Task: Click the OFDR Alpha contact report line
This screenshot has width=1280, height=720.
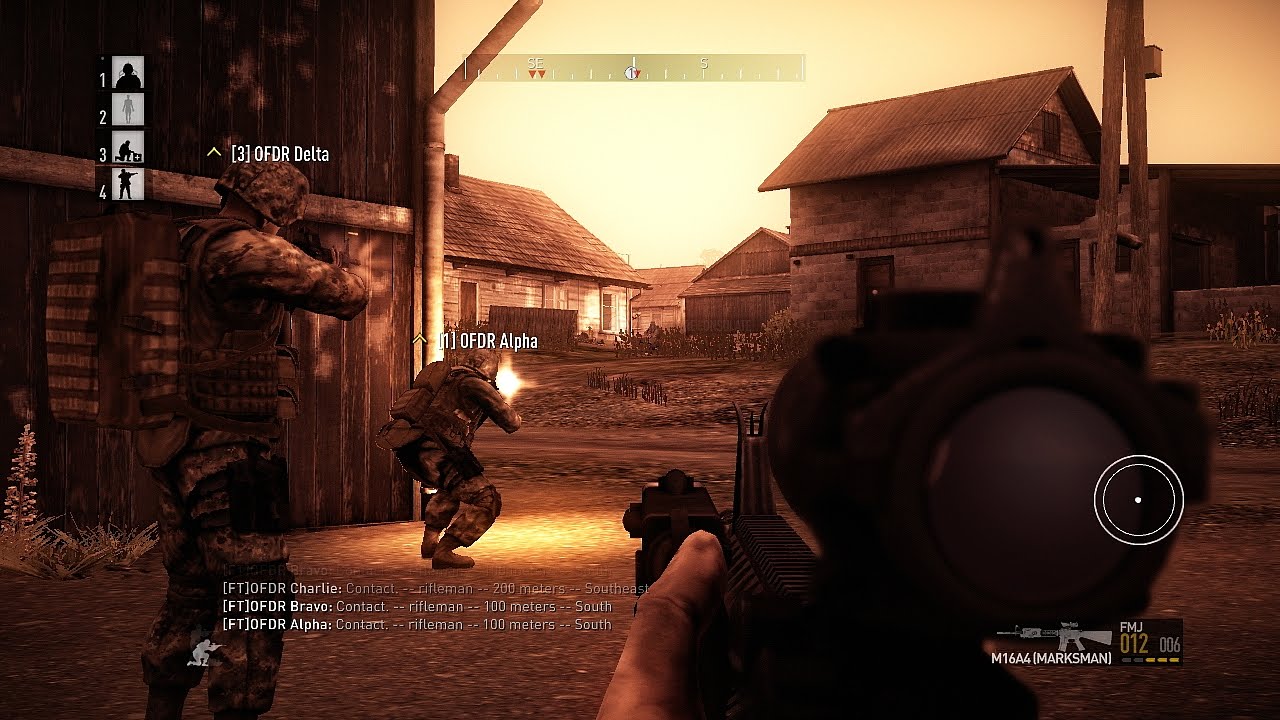Action: (x=416, y=625)
